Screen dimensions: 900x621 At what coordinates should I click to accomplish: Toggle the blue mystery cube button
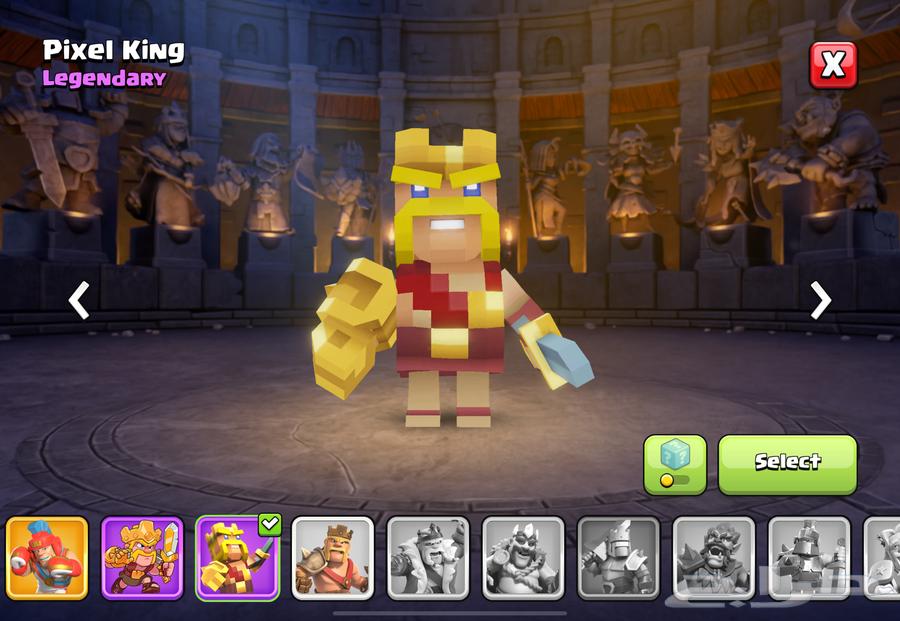[x=674, y=464]
